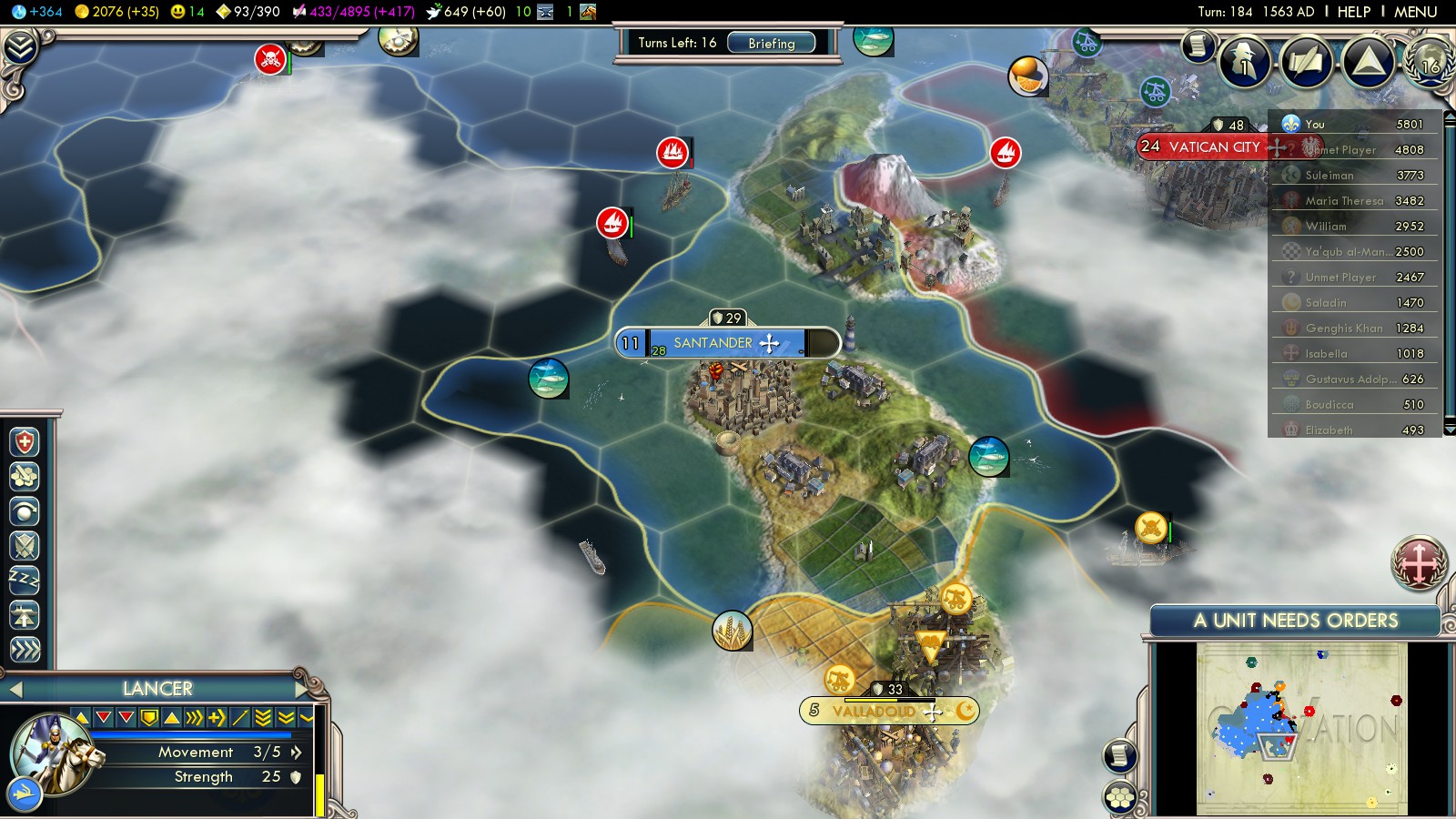This screenshot has width=1456, height=819.
Task: Select the next unit arrow beside LANCER
Action: pos(301,689)
